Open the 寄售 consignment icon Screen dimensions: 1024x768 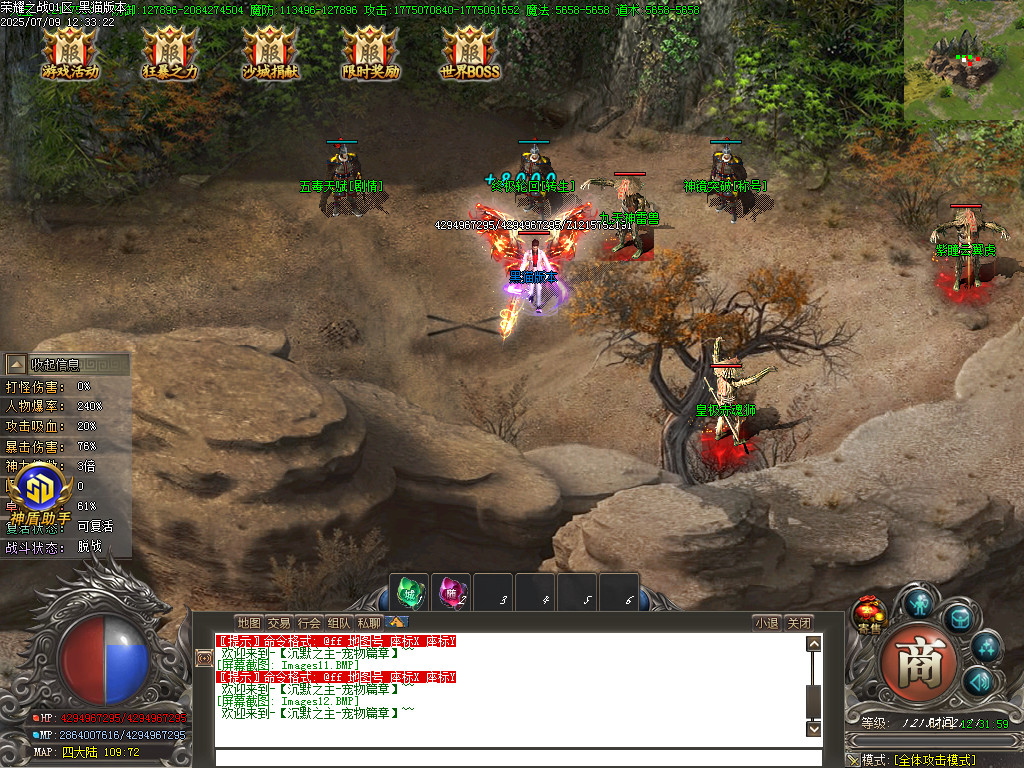[867, 615]
